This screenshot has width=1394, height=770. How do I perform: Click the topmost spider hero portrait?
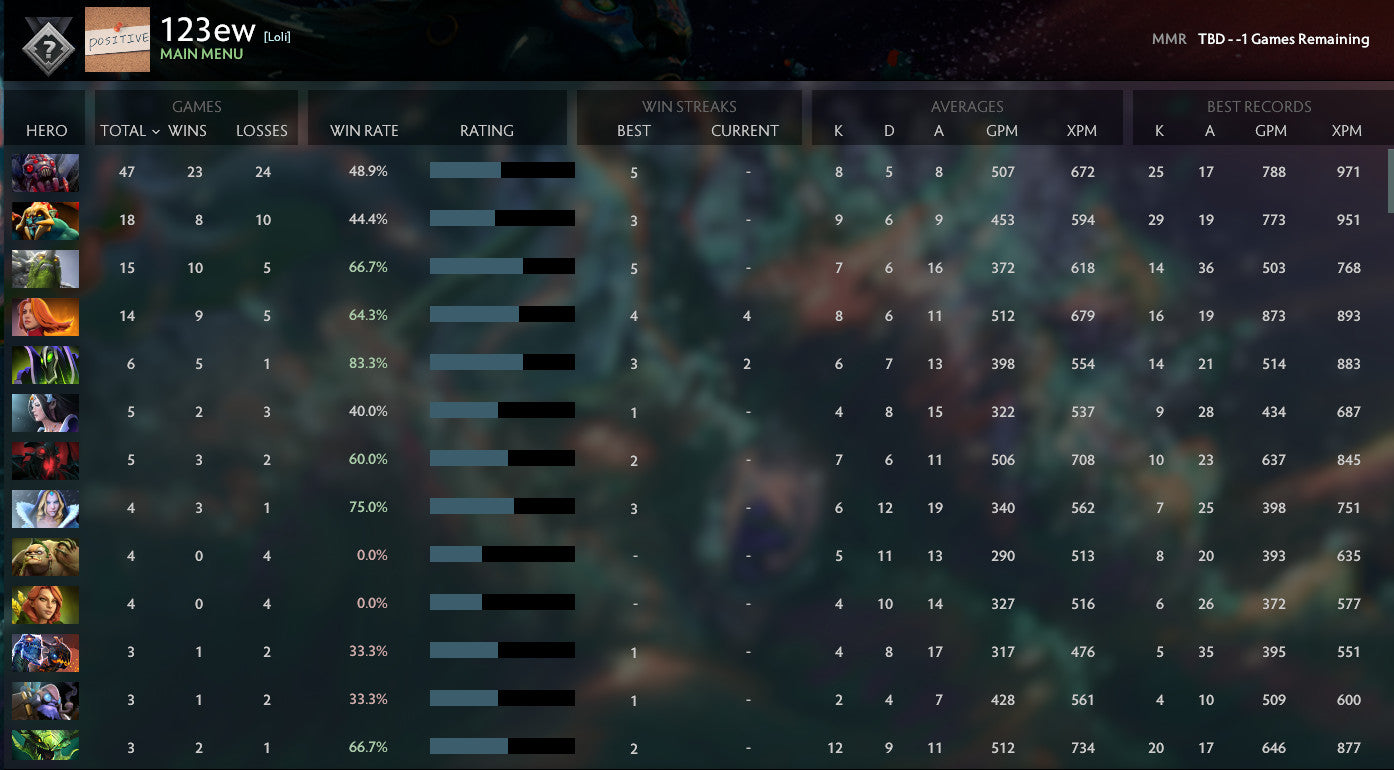[45, 171]
